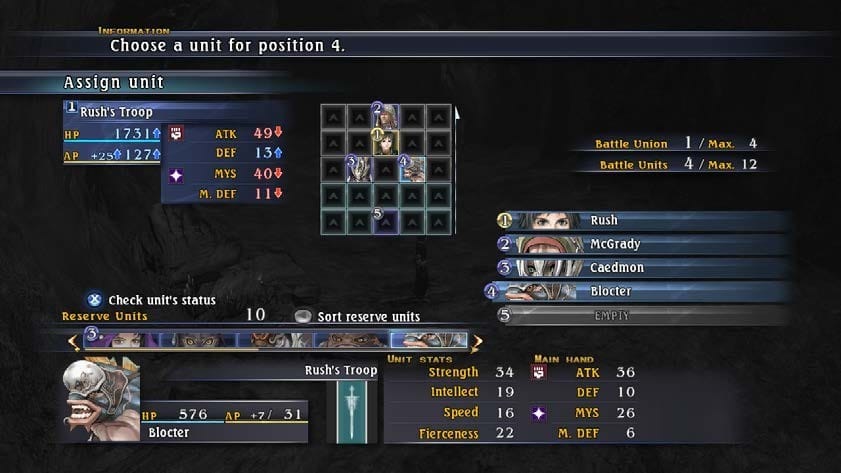
Task: Choose McGrady from the unit list
Action: 640,244
